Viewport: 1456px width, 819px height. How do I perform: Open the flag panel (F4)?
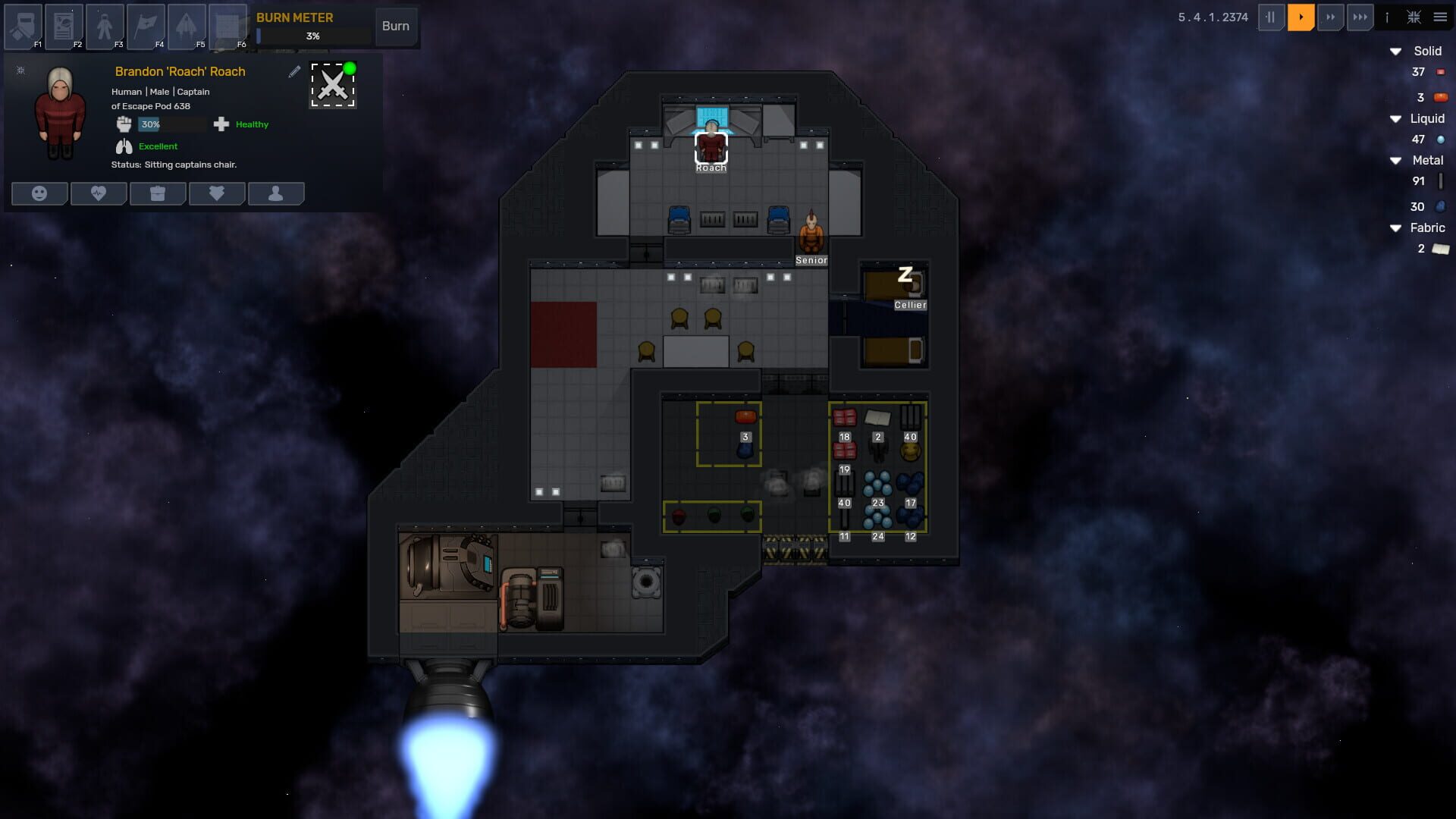(146, 27)
